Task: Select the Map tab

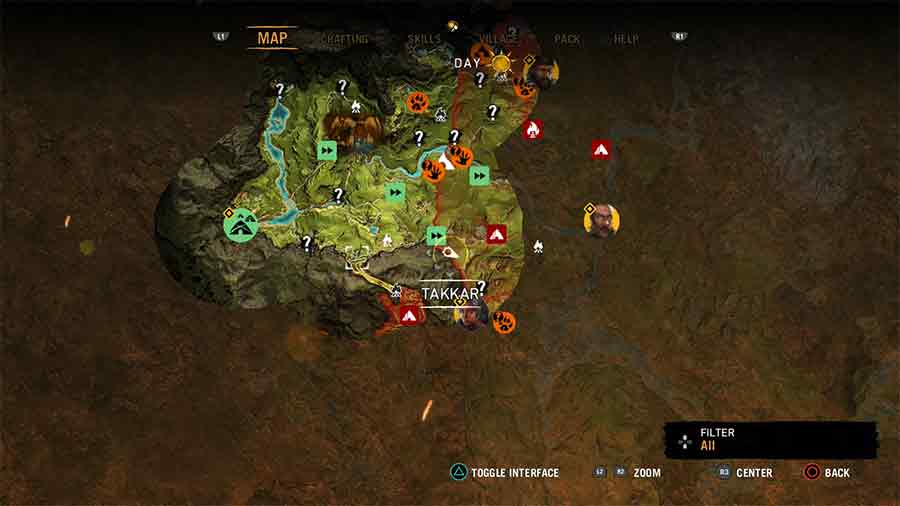Action: tap(272, 38)
